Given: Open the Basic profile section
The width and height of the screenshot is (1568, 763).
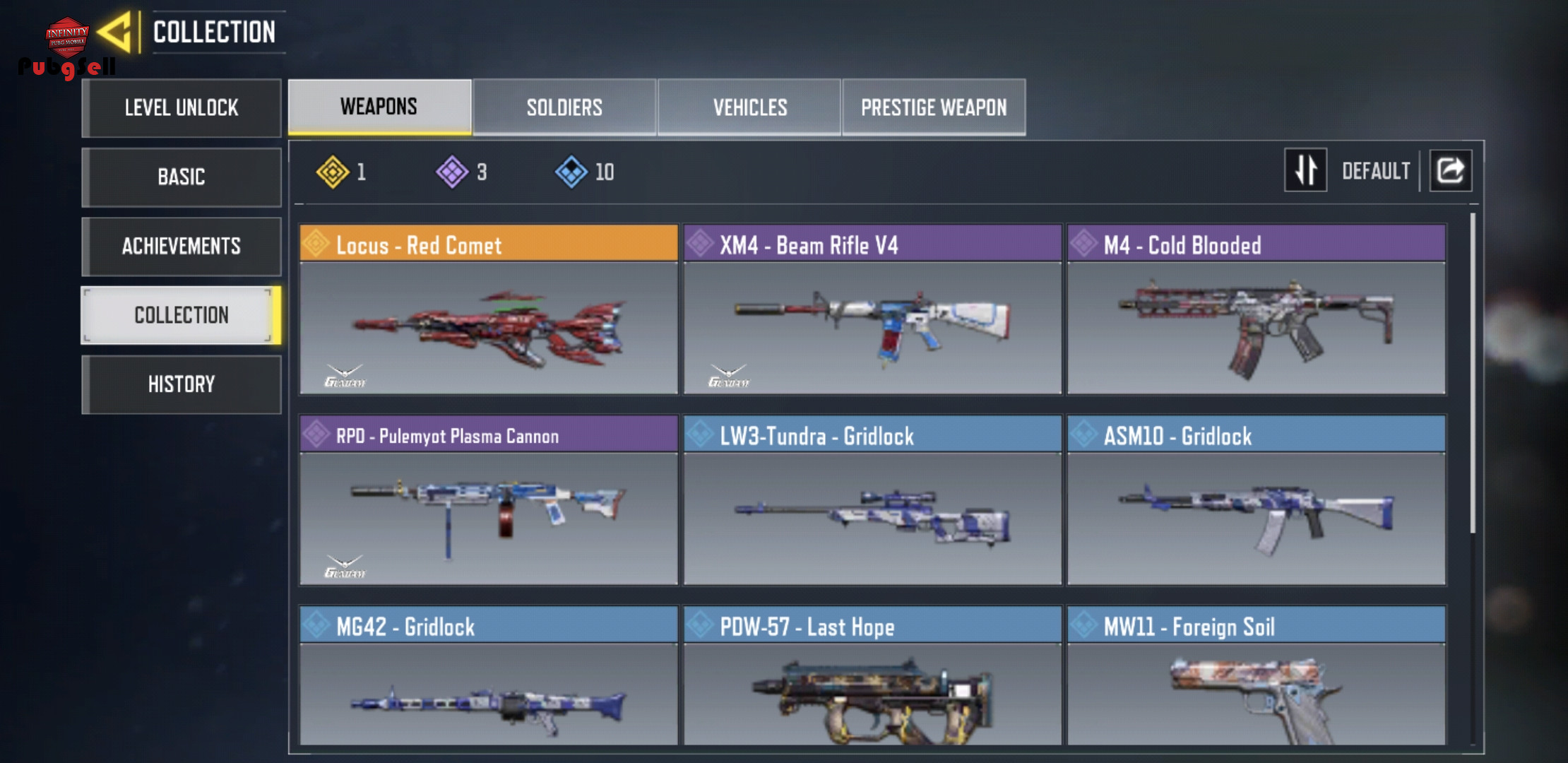Looking at the screenshot, I should 182,177.
